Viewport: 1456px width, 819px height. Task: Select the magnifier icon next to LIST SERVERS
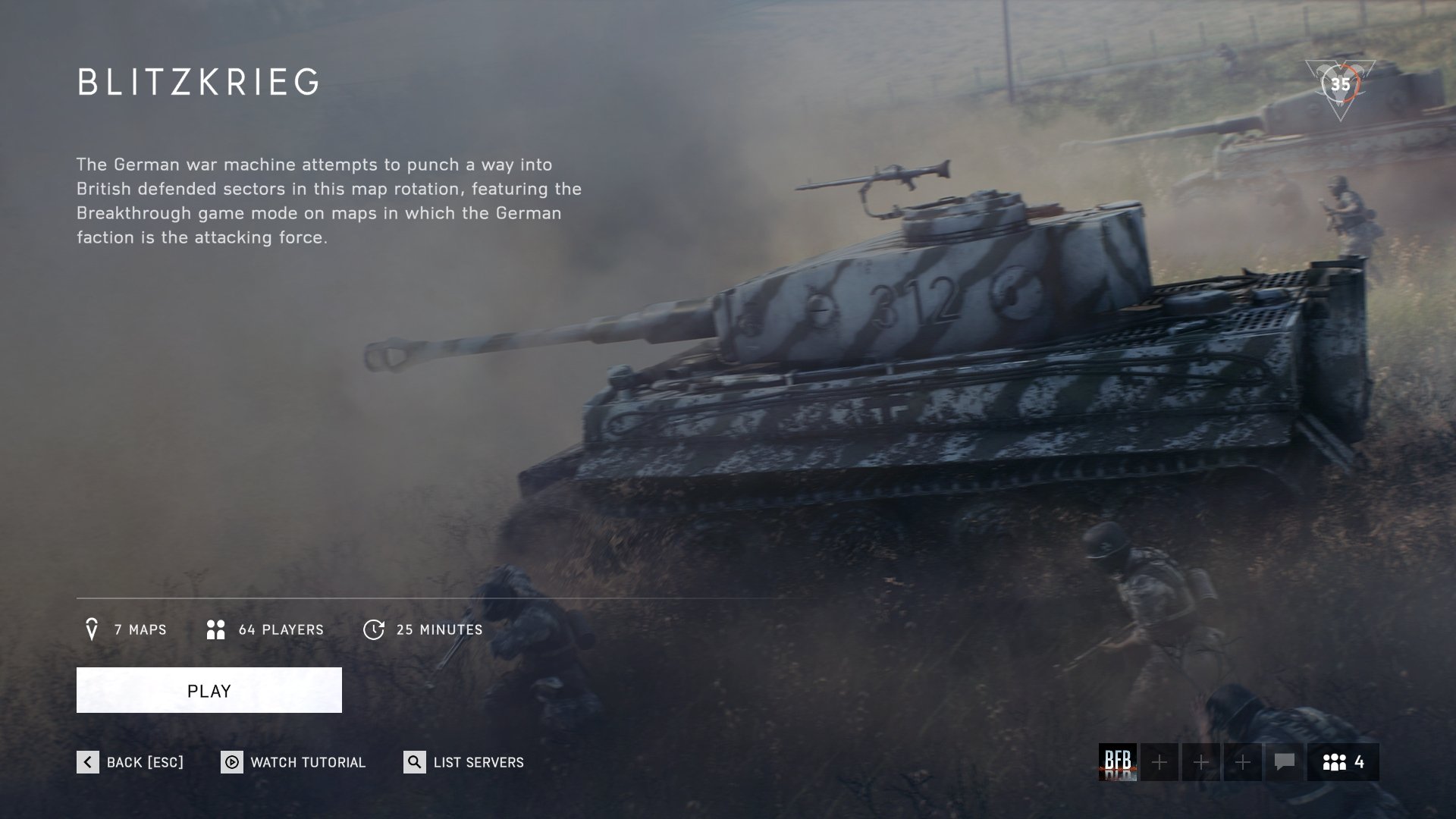tap(414, 763)
